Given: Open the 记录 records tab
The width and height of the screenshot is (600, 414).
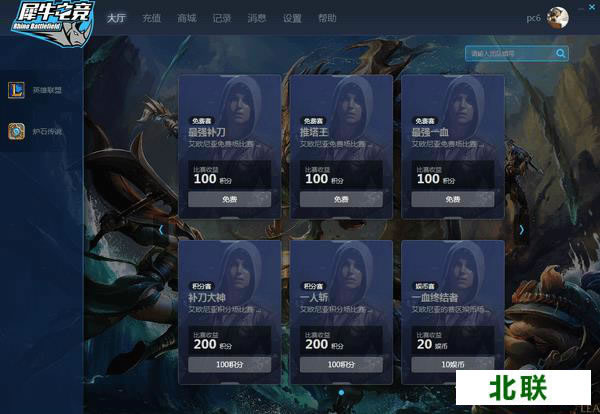Looking at the screenshot, I should [221, 18].
